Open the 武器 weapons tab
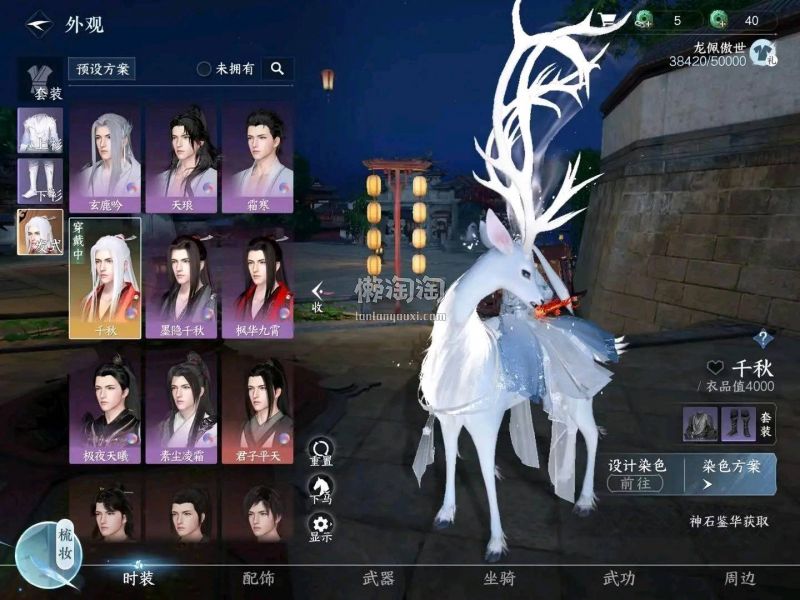Viewport: 800px width, 600px height. point(378,577)
